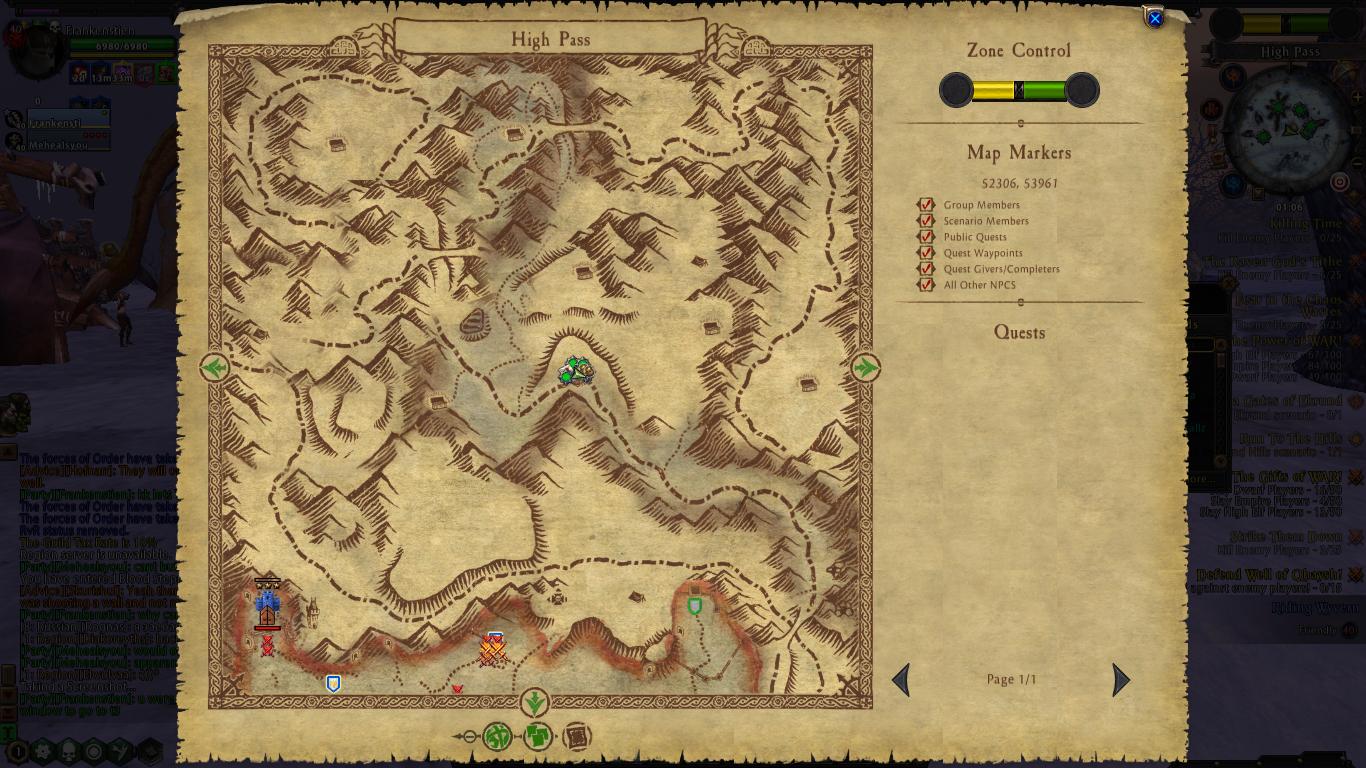Uncheck Scenario Members map markers
The image size is (1366, 768).
927,221
